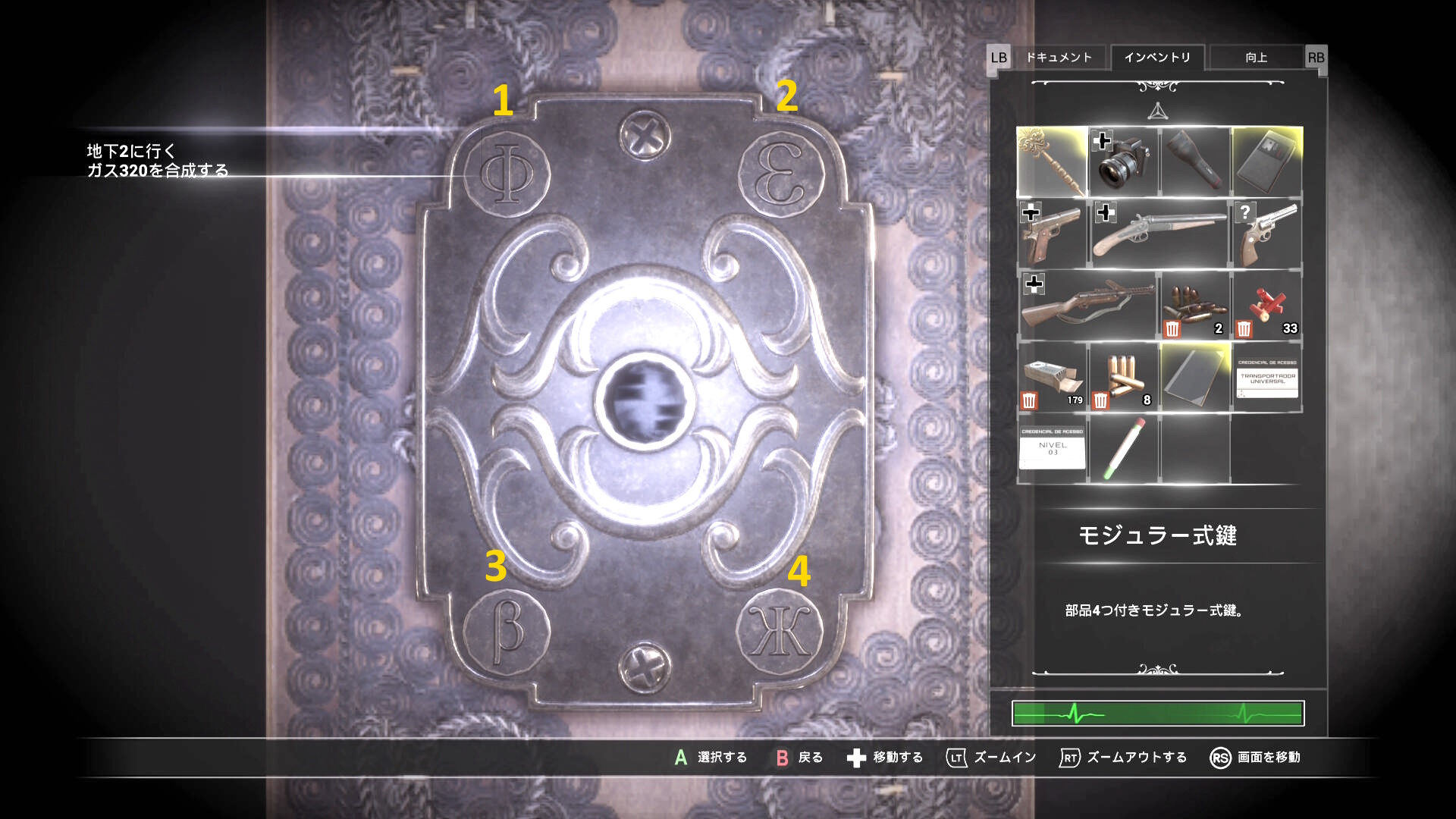1456x819 pixels.
Task: Switch to the ドキュメント tab
Action: (1059, 58)
